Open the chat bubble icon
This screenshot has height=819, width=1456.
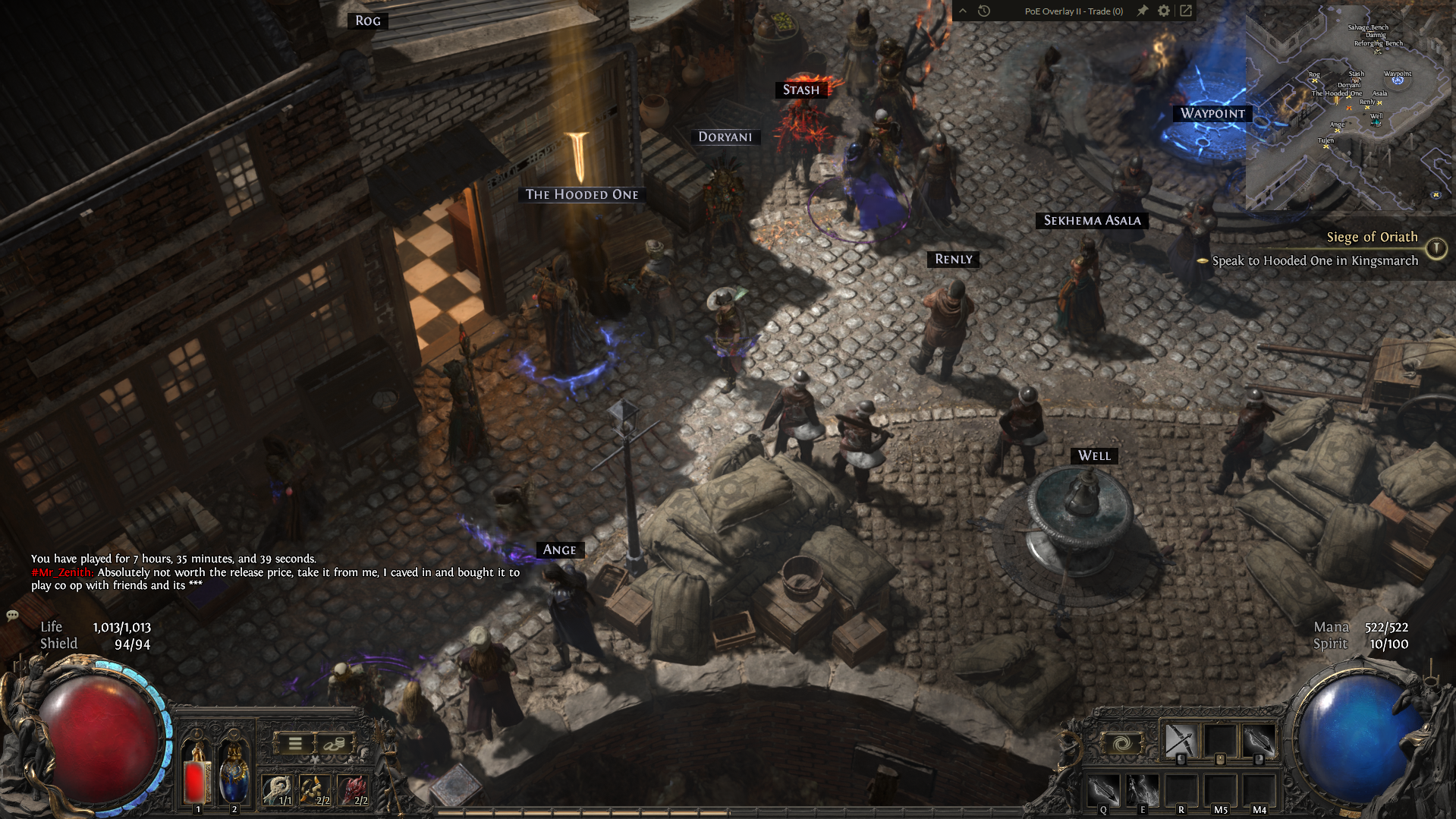pyautogui.click(x=12, y=615)
